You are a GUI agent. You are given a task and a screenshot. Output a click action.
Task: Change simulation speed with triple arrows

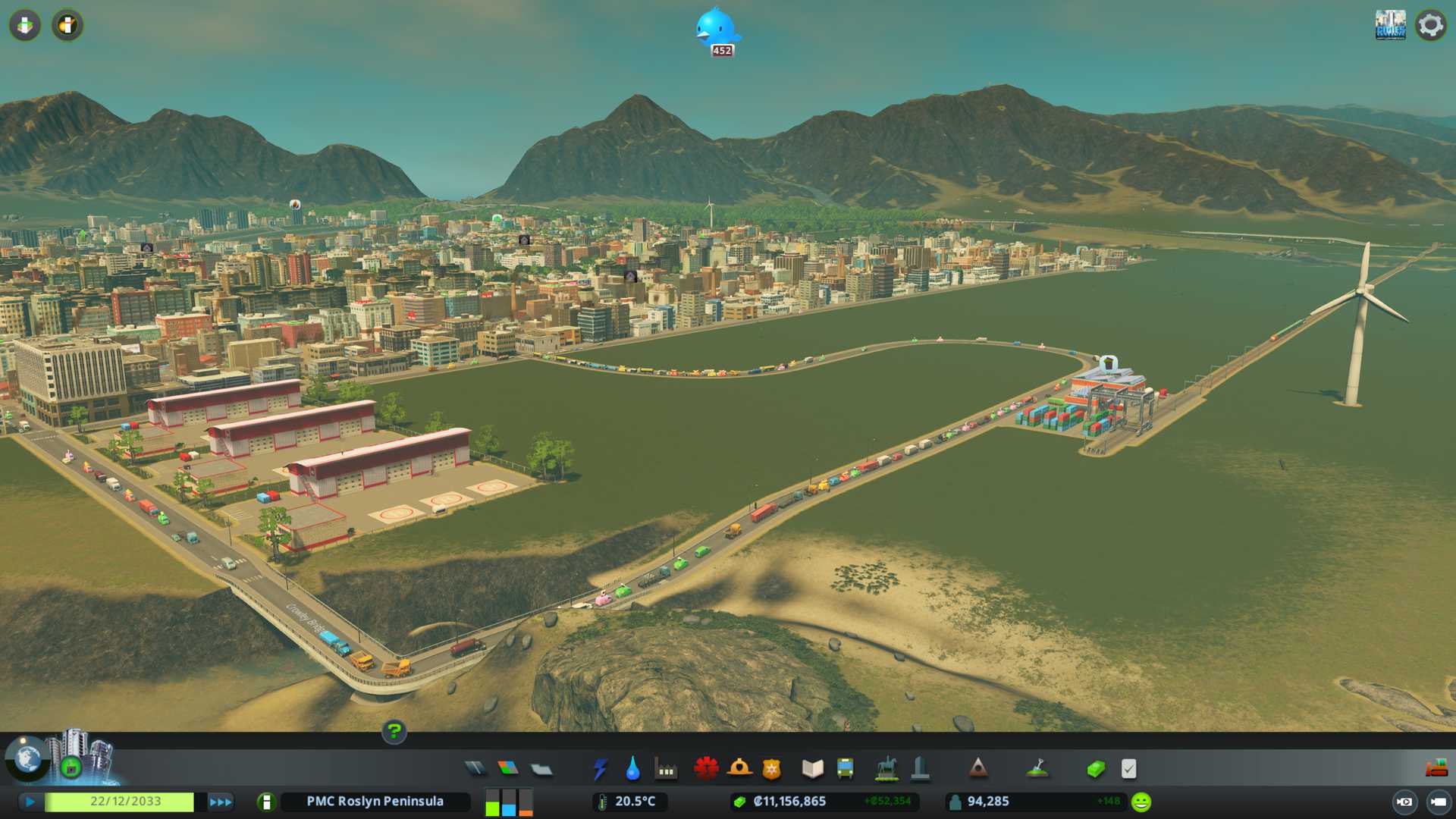[x=220, y=802]
